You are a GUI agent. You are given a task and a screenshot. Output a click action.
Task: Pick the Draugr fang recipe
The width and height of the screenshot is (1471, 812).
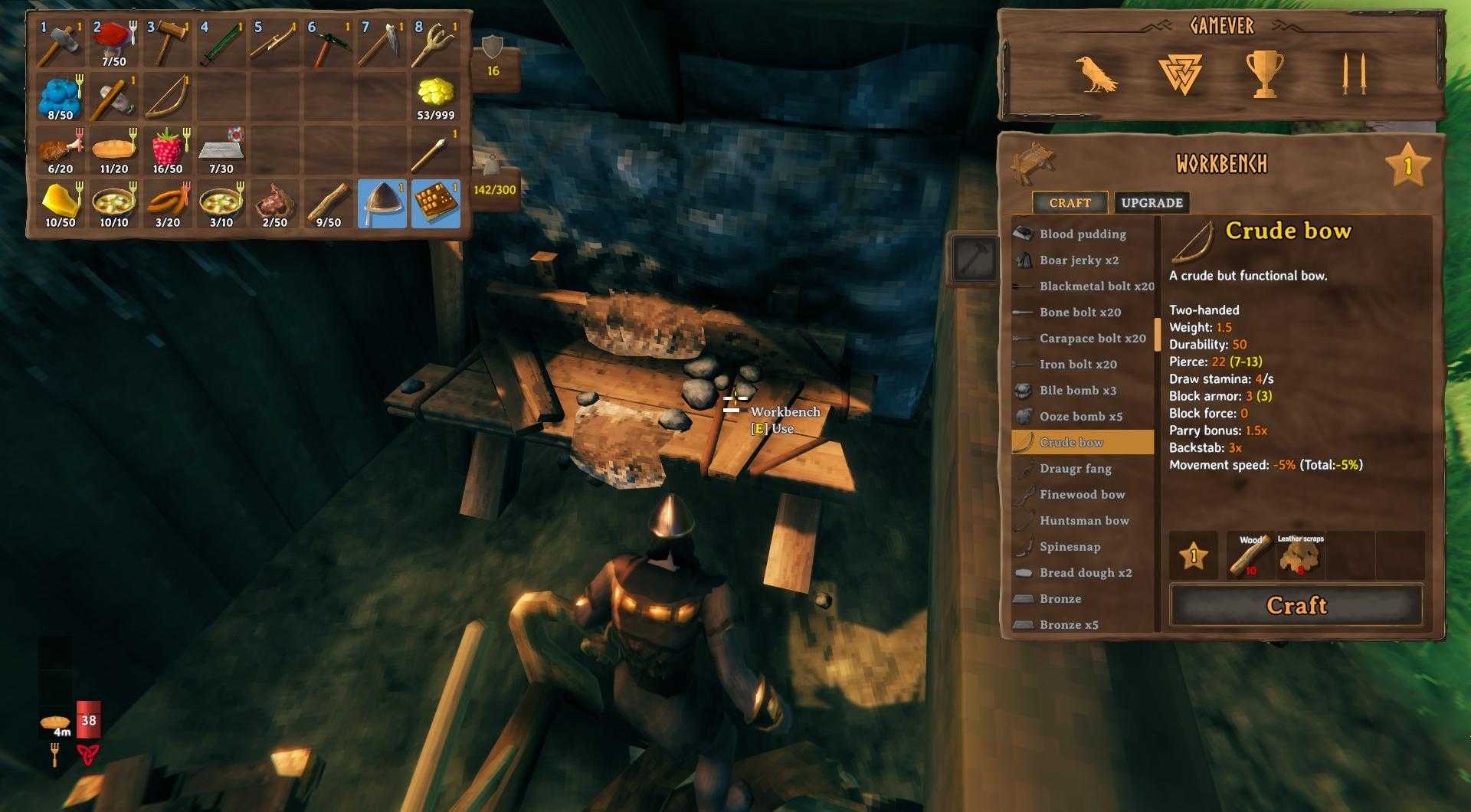[1075, 469]
